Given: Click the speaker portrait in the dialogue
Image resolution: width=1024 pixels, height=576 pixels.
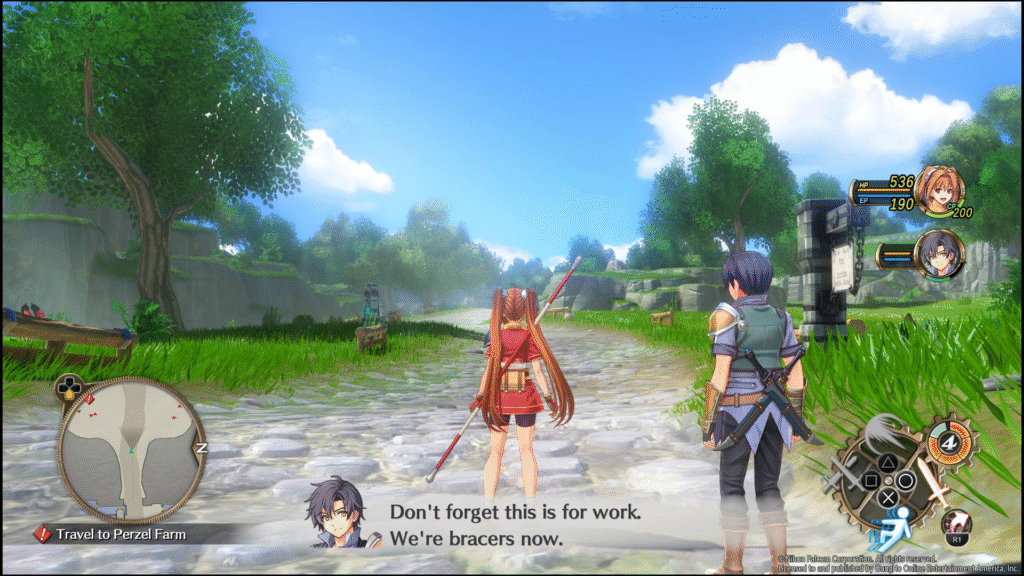Looking at the screenshot, I should click(342, 512).
